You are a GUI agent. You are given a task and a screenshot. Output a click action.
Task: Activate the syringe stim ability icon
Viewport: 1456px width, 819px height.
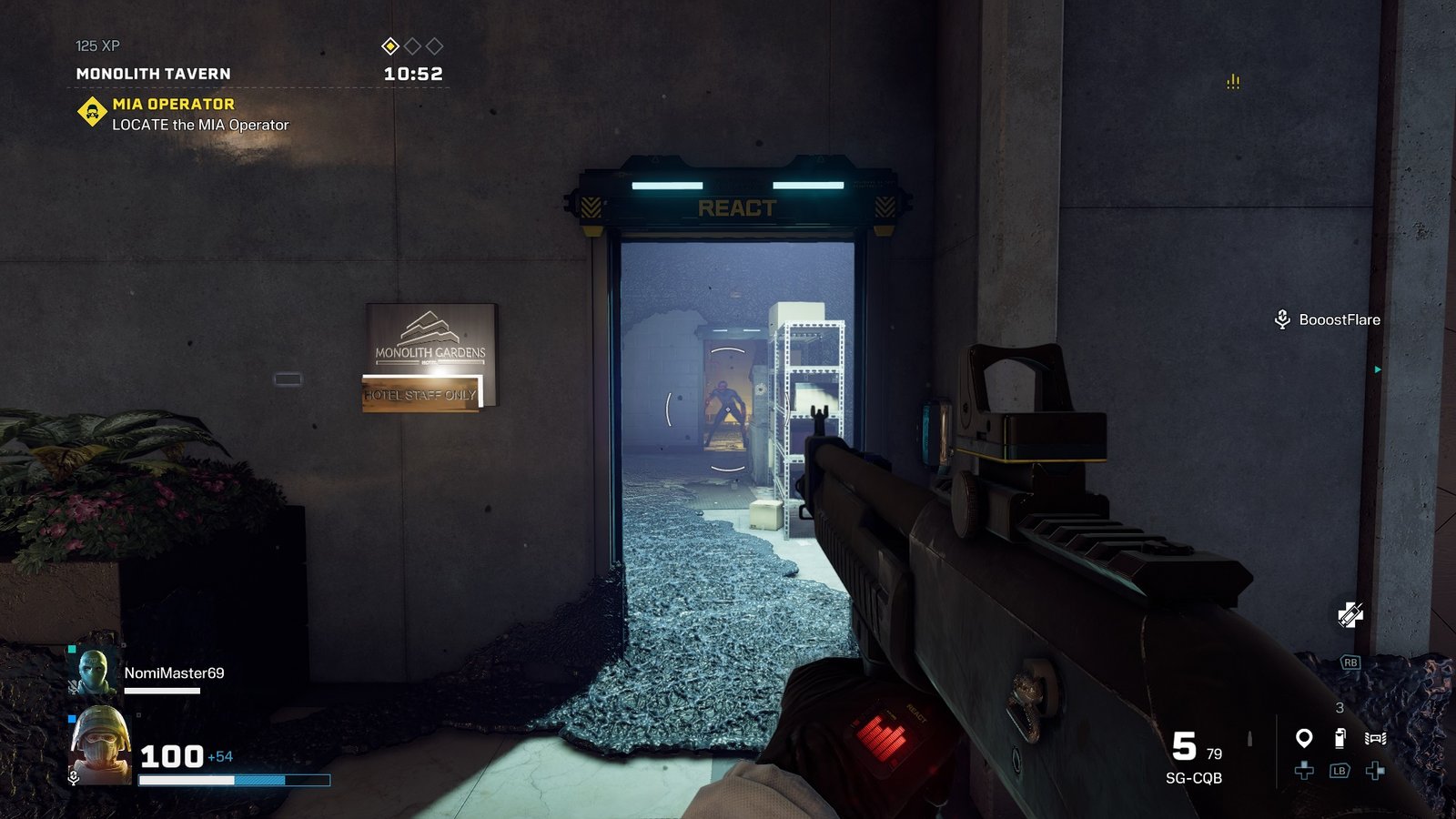(x=1350, y=615)
